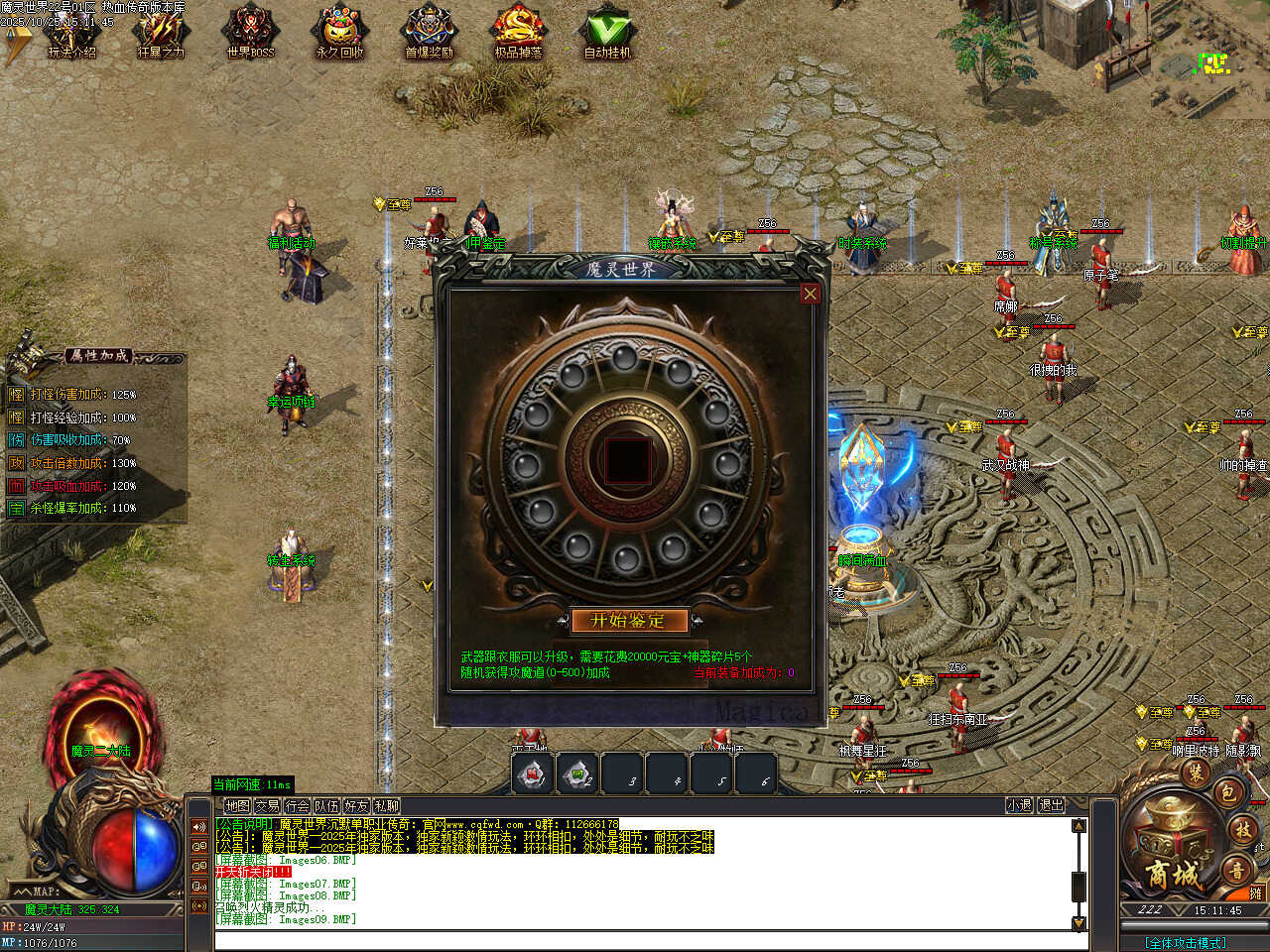Open the 世界BOSS panel
This screenshot has width=1270, height=952.
pyautogui.click(x=250, y=35)
